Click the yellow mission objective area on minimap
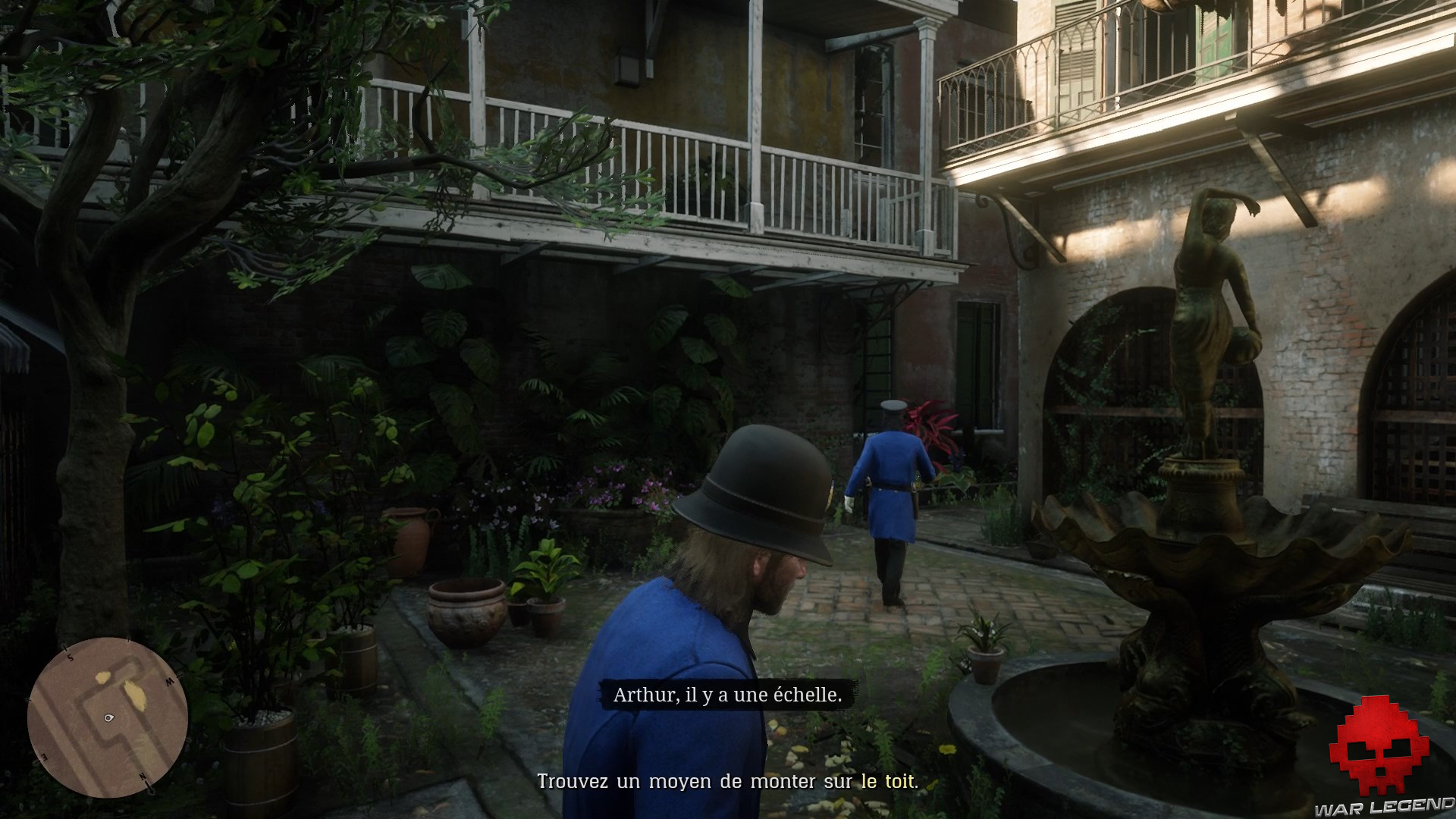1456x819 pixels. [134, 692]
